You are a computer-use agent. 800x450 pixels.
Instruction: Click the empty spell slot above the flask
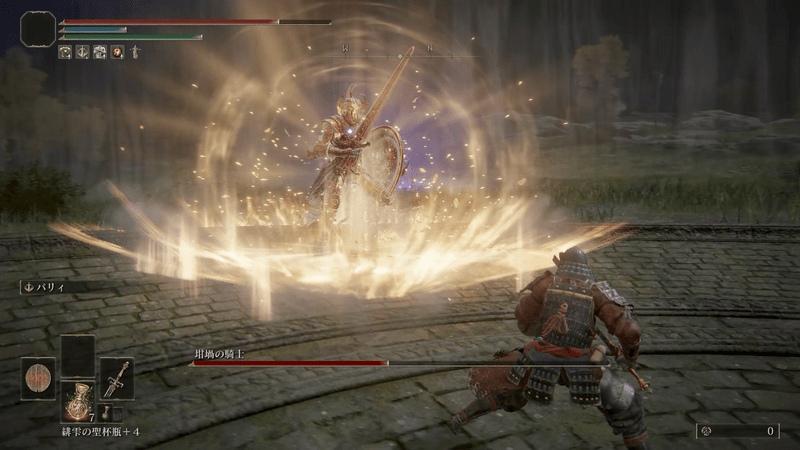[x=77, y=355]
